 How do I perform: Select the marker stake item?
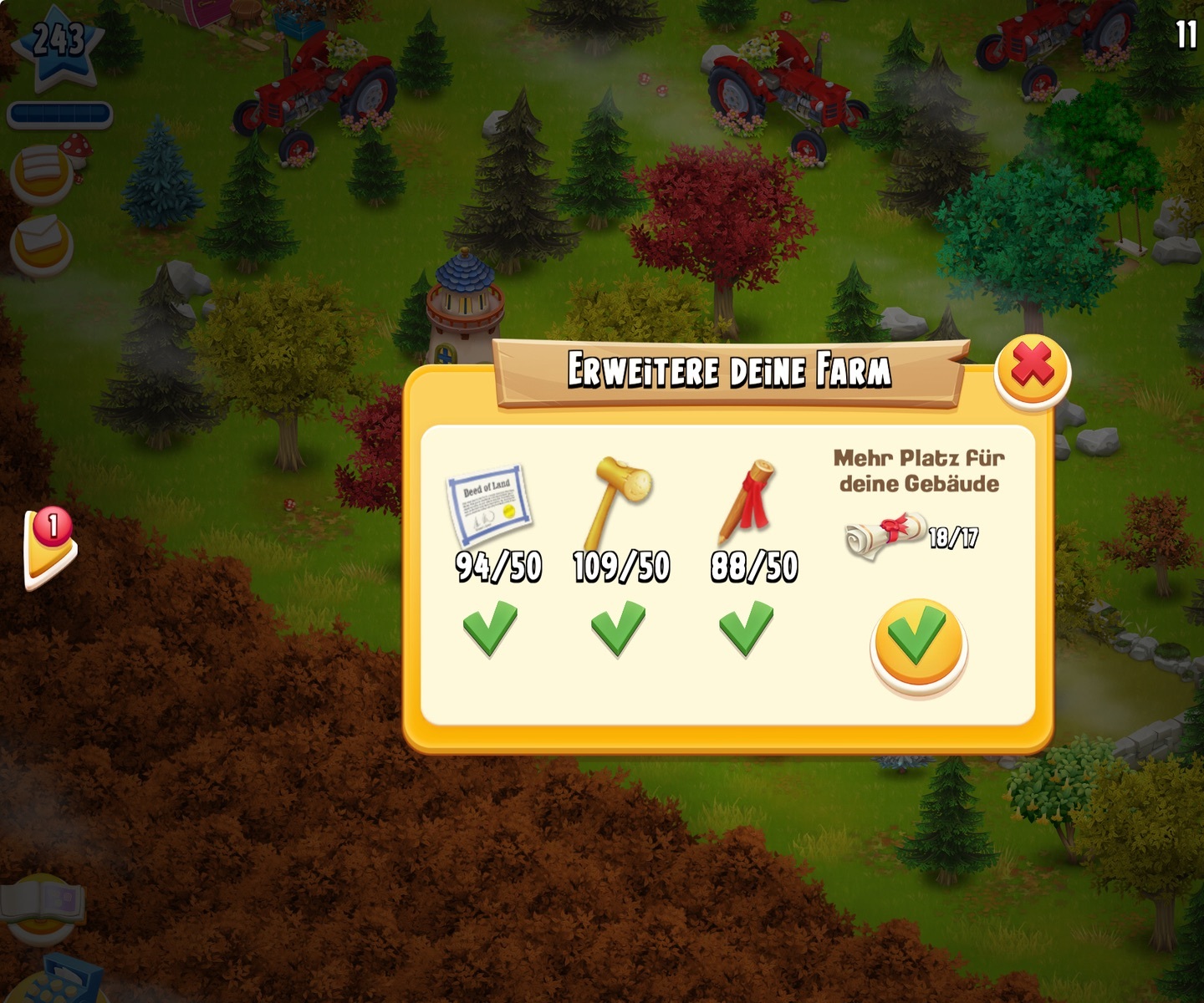(747, 502)
